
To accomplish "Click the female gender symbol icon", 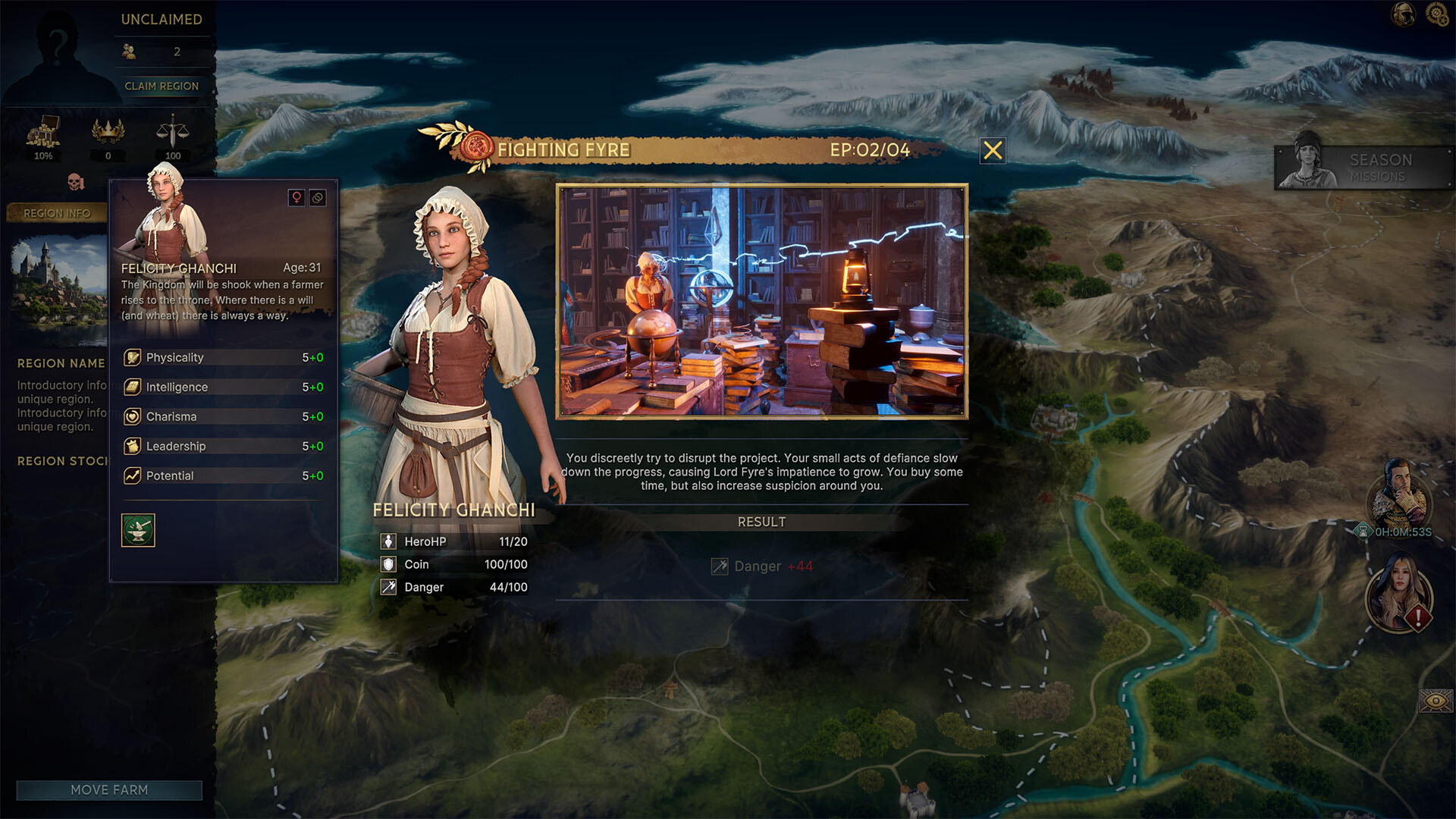I will point(297,198).
